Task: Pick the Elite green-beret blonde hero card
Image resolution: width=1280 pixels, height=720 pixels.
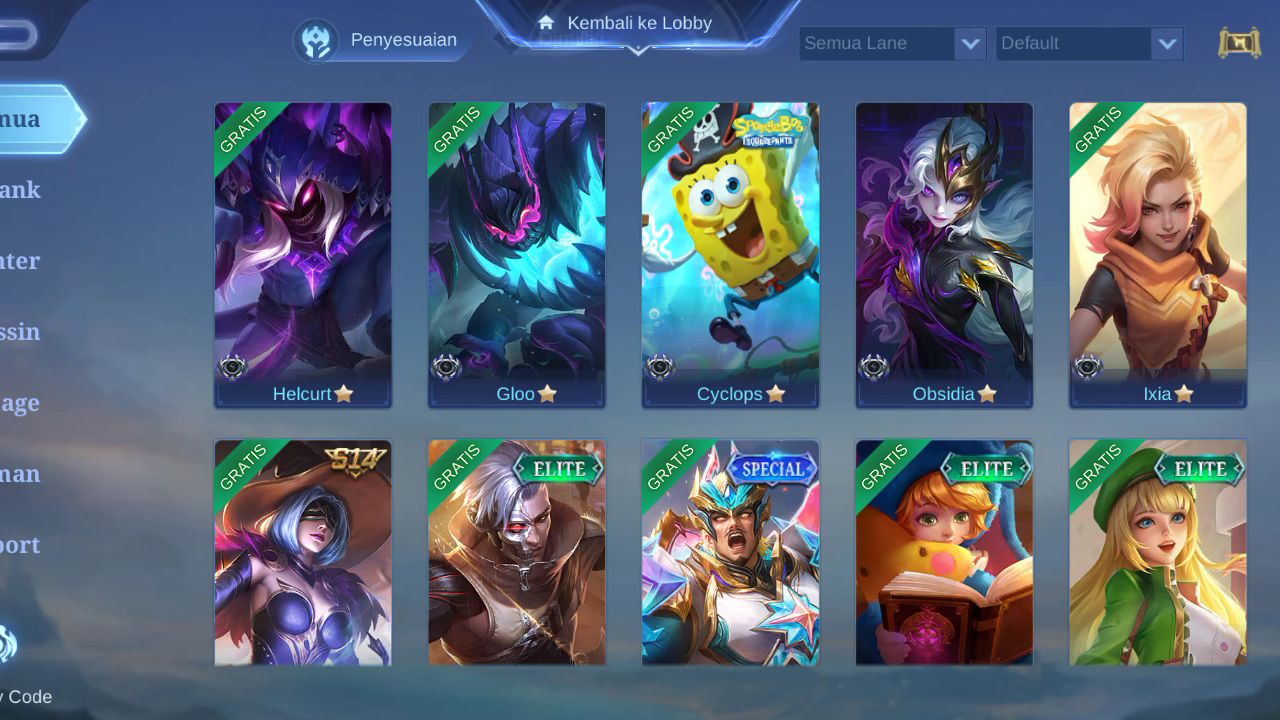Action: [1158, 552]
